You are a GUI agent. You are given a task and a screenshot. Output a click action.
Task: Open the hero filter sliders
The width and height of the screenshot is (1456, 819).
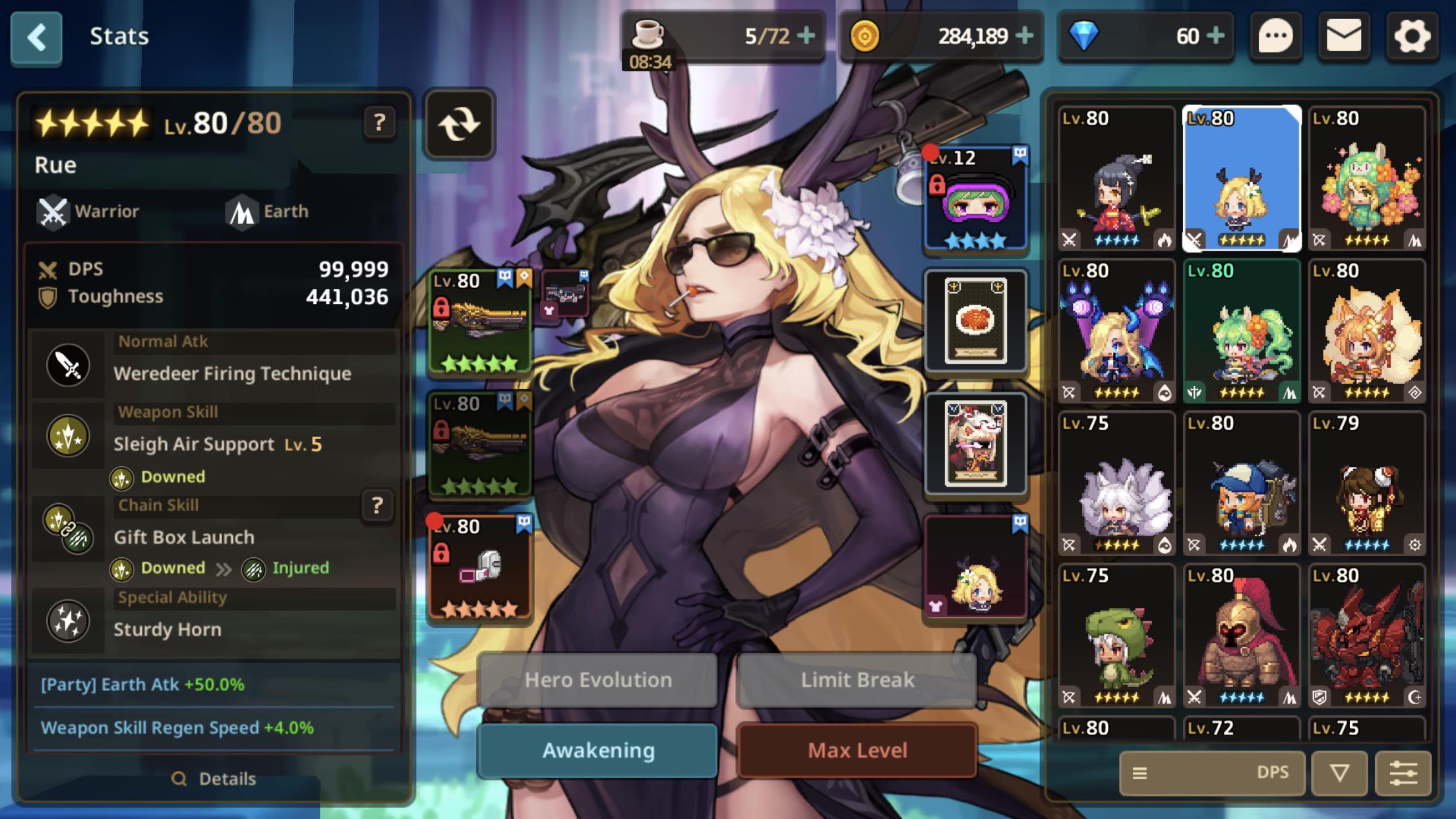click(x=1403, y=773)
